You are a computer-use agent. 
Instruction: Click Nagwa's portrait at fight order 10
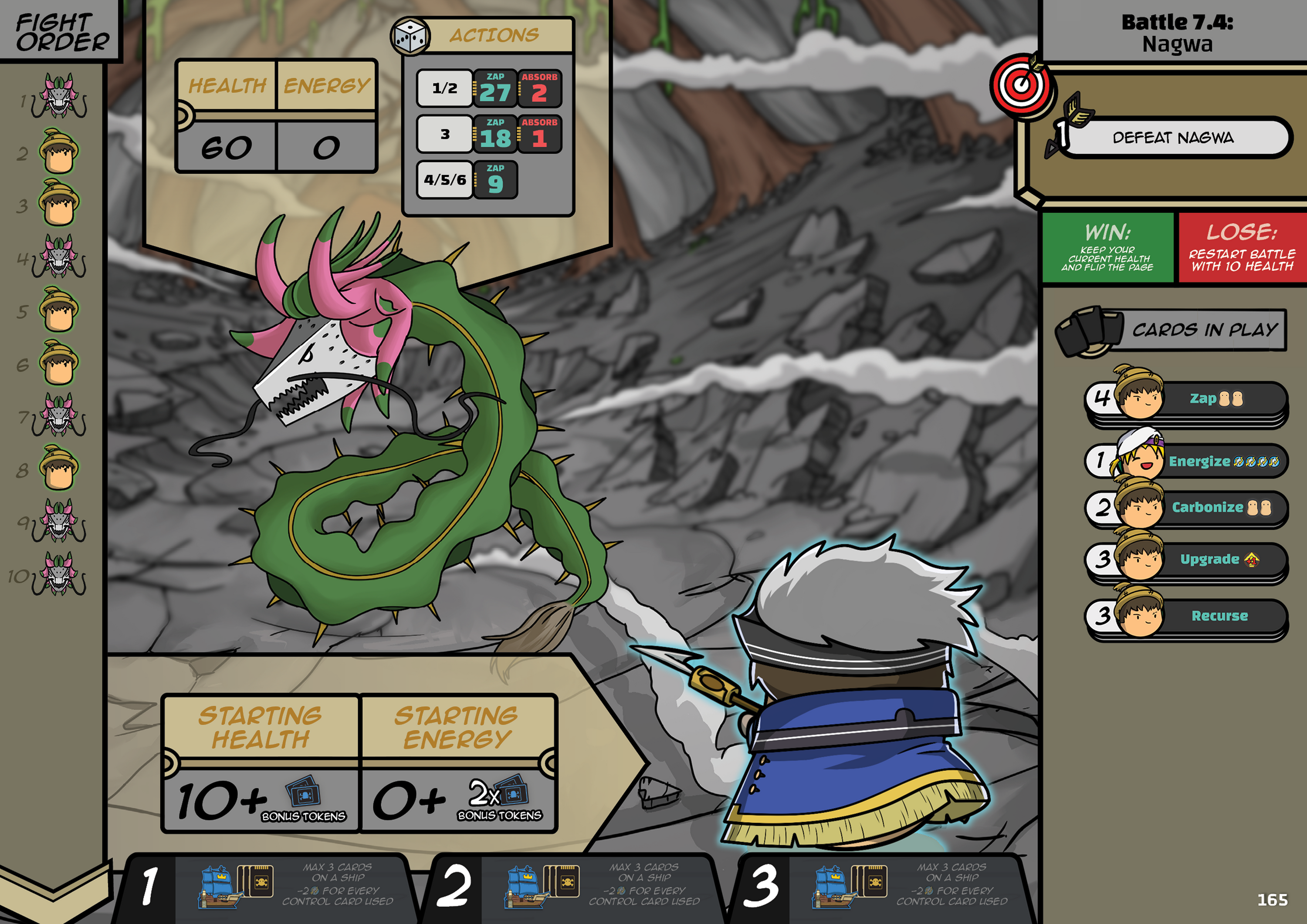[59, 575]
